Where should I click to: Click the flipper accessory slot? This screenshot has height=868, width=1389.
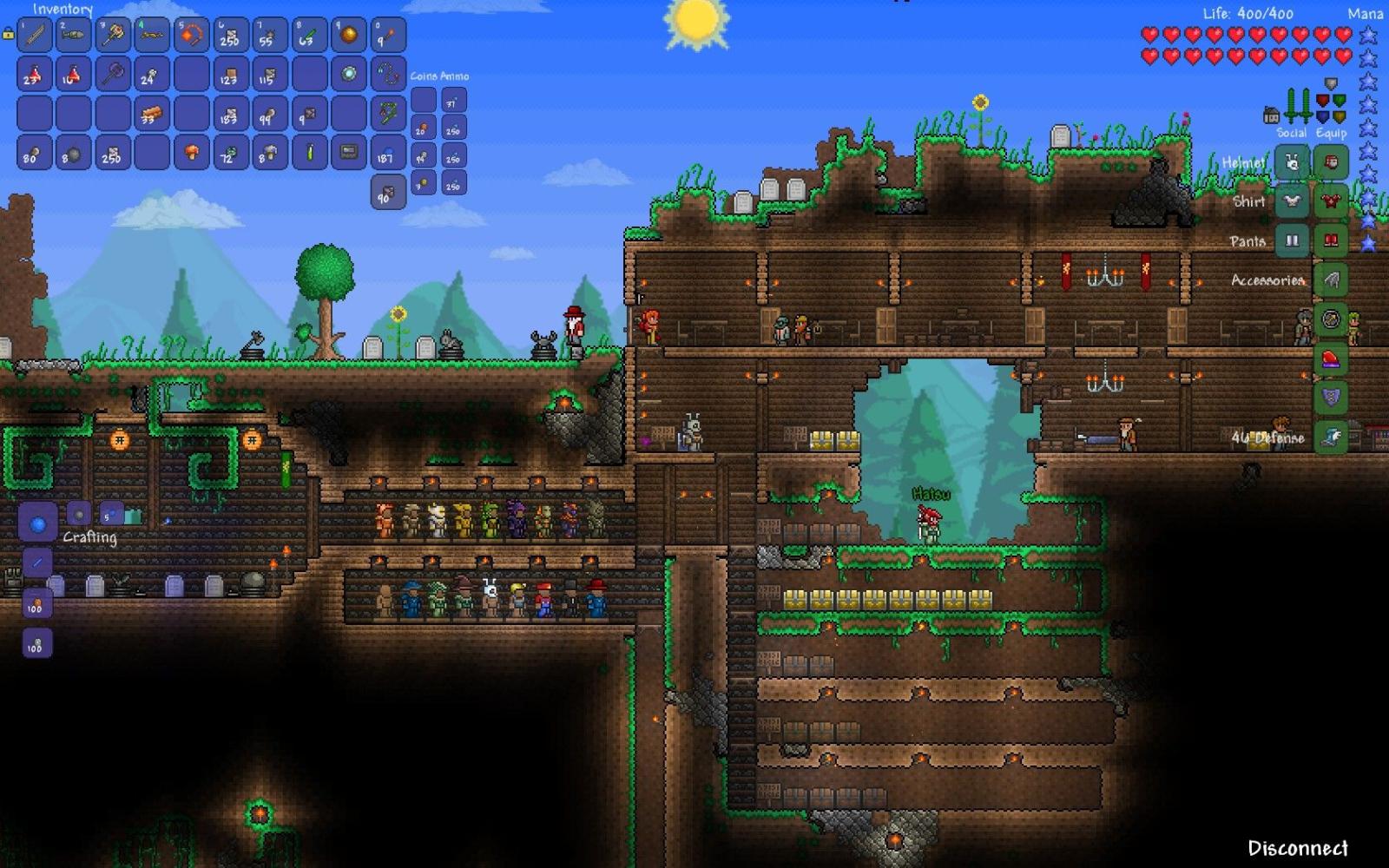1332,436
